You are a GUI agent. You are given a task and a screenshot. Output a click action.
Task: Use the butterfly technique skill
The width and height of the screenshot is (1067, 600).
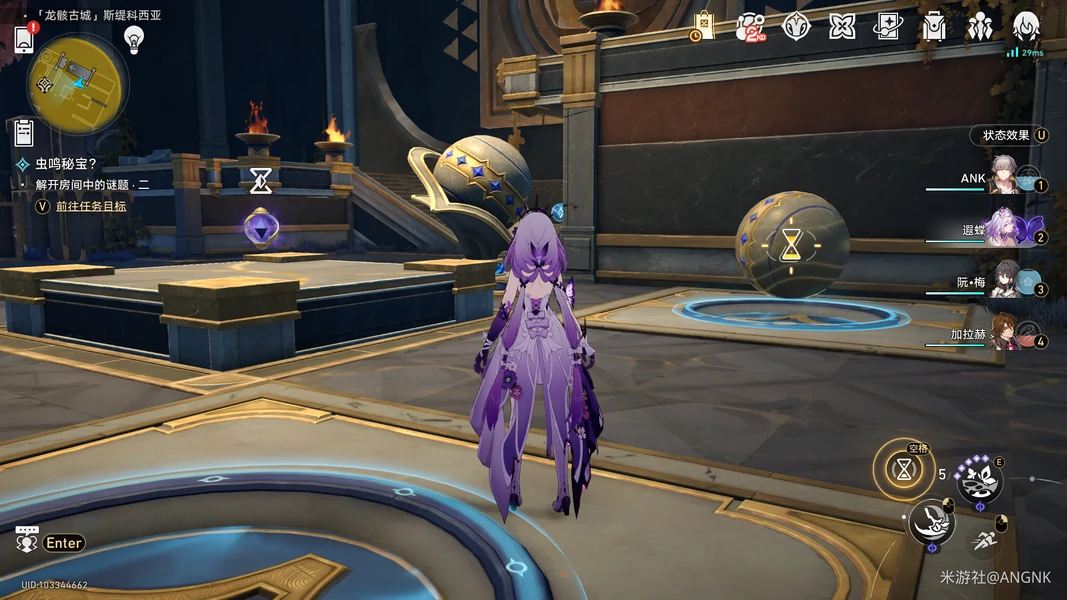pos(979,481)
